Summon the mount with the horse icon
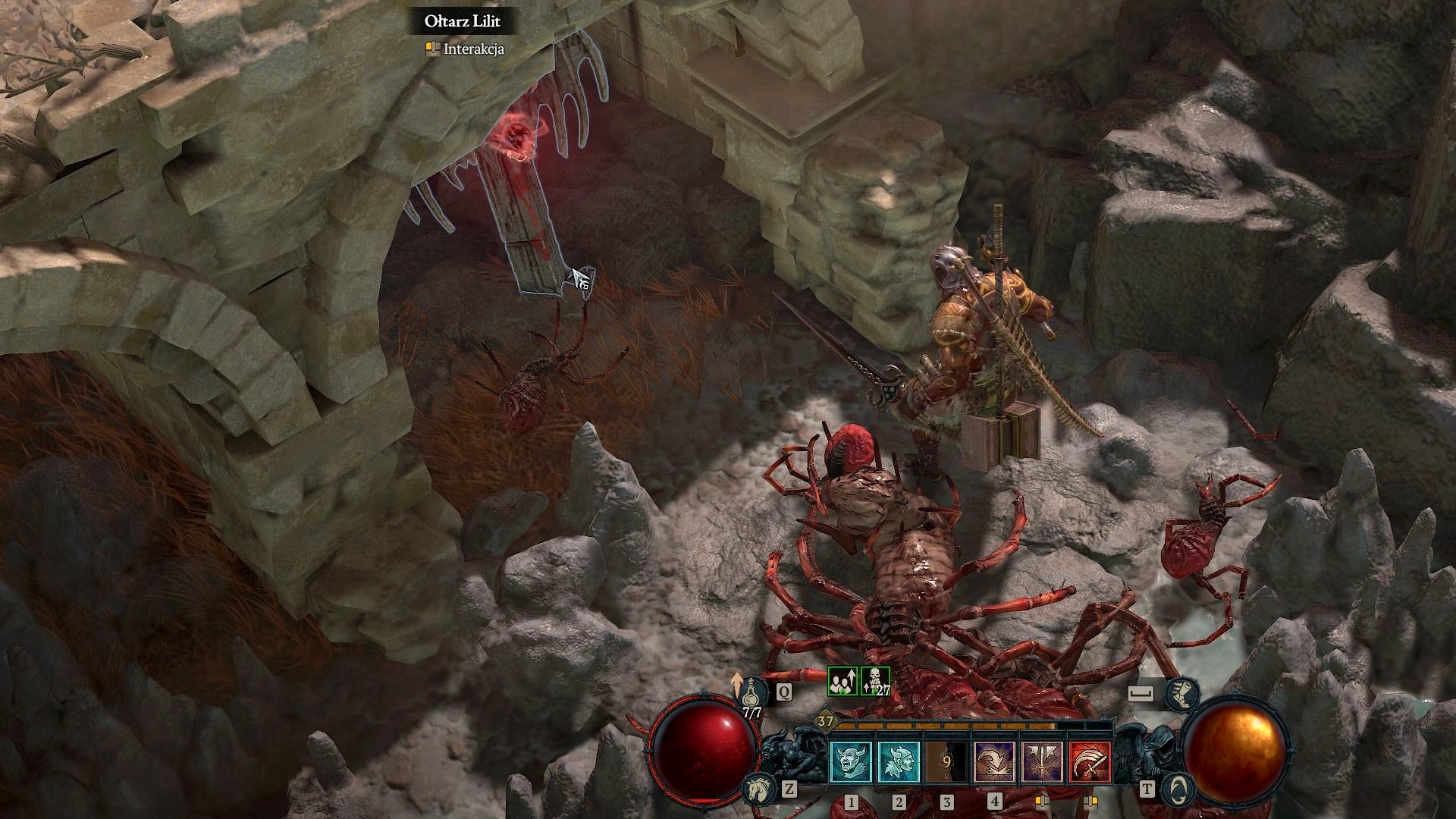Viewport: 1456px width, 819px height. [758, 789]
